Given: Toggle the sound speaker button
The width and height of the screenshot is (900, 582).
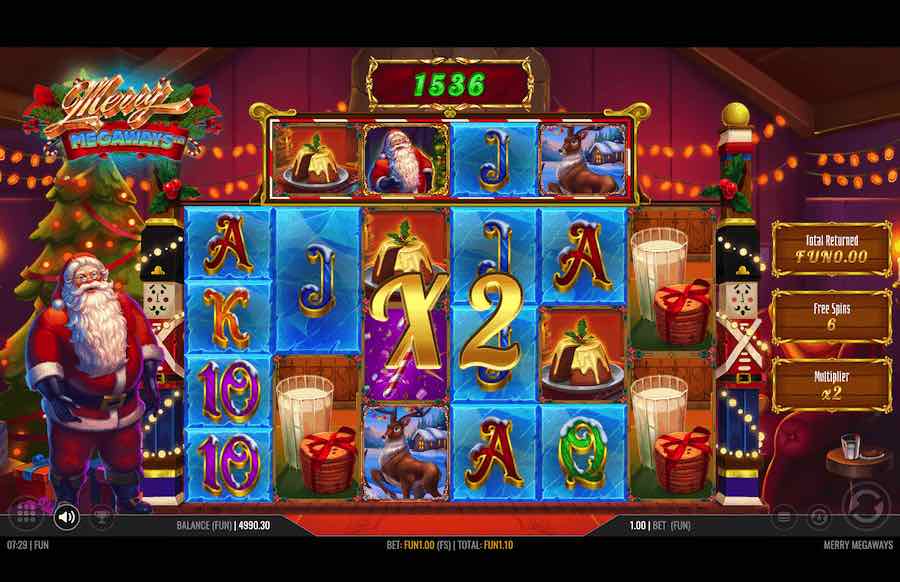Looking at the screenshot, I should pyautogui.click(x=66, y=517).
